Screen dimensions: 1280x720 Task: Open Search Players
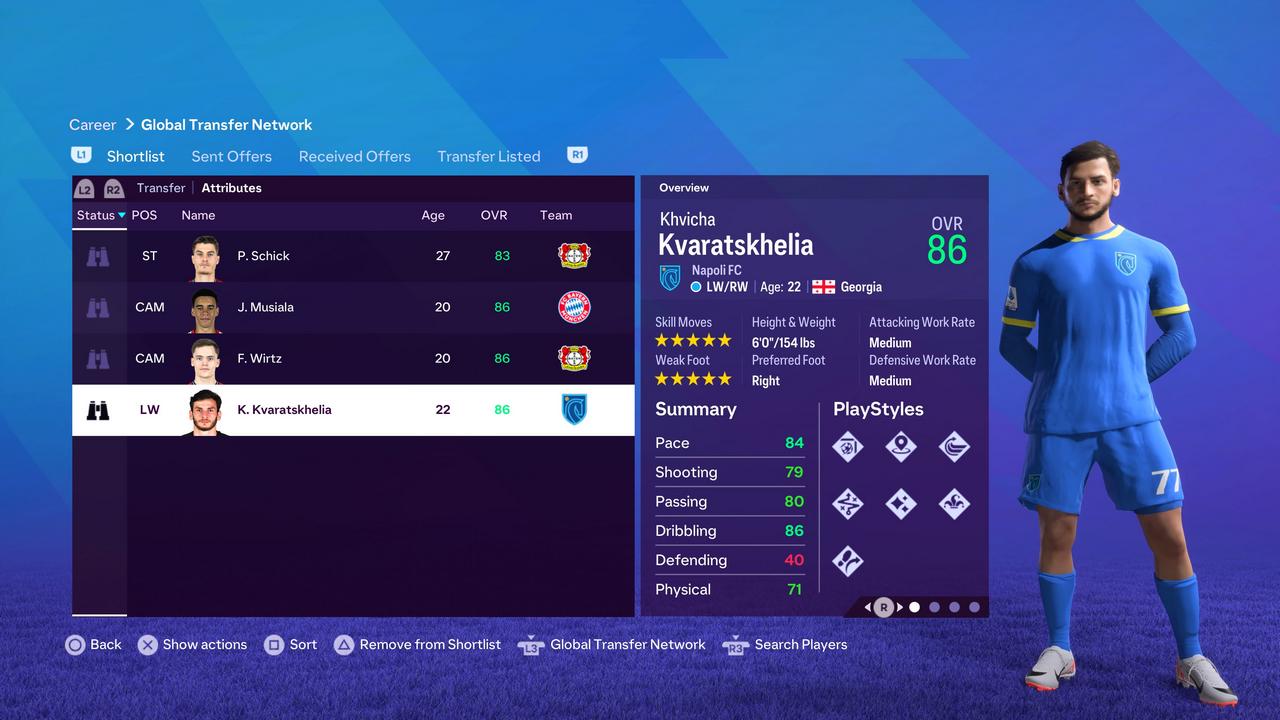(785, 645)
